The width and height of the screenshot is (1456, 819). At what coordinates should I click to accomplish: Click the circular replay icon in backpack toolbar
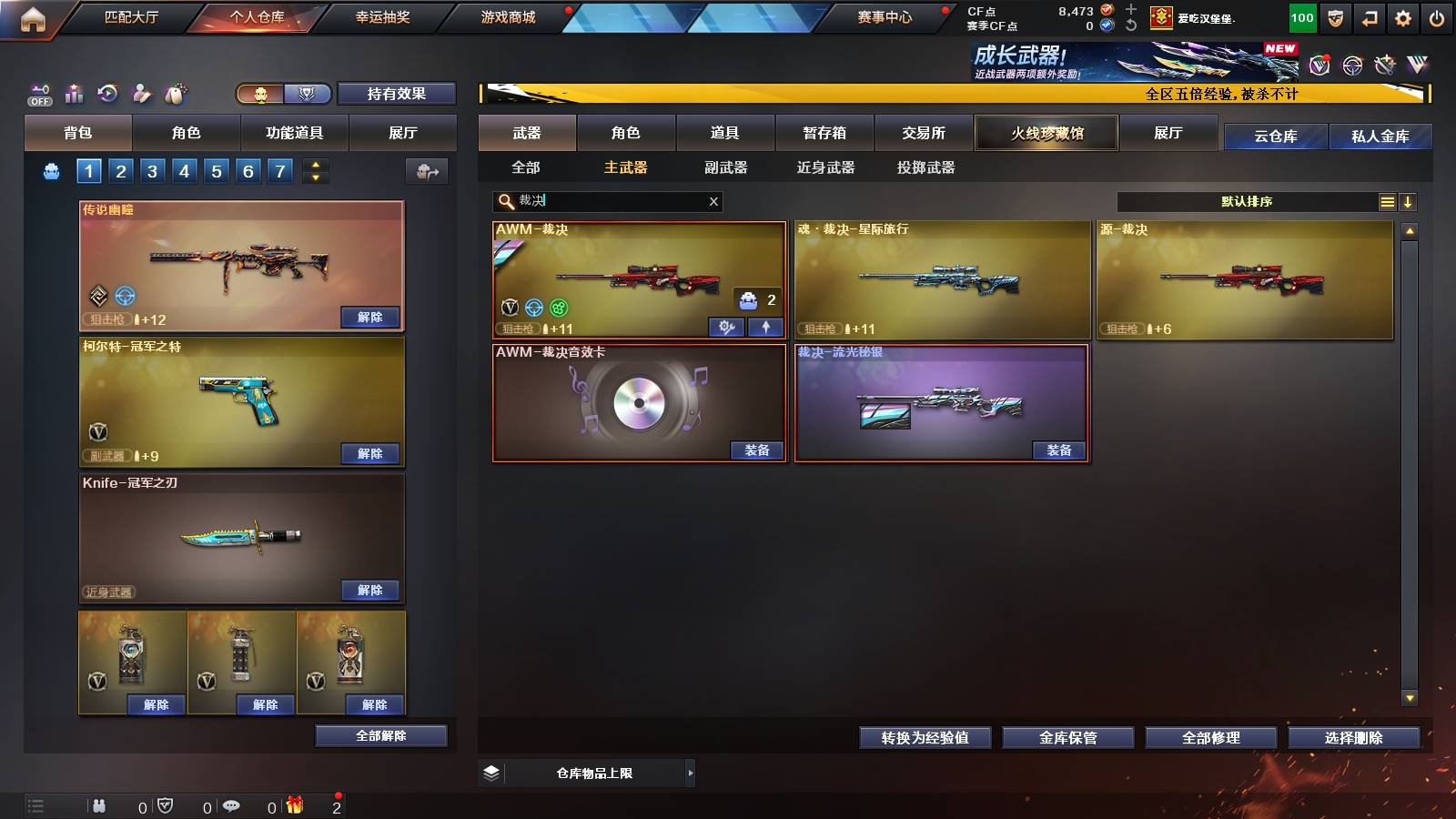tap(106, 93)
